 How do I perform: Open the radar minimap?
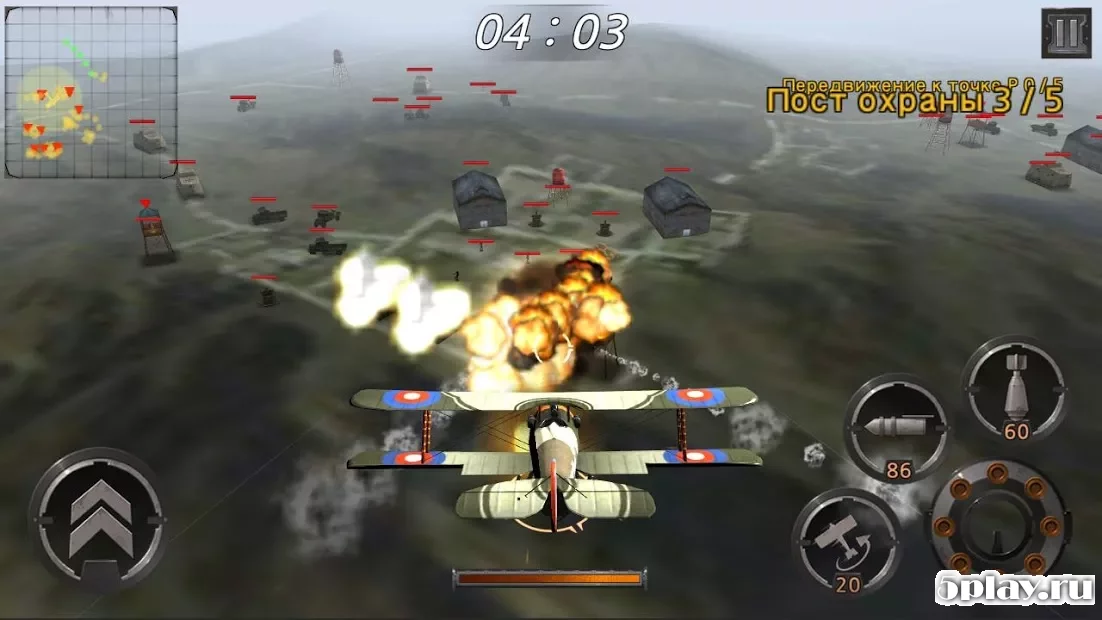click(x=91, y=92)
